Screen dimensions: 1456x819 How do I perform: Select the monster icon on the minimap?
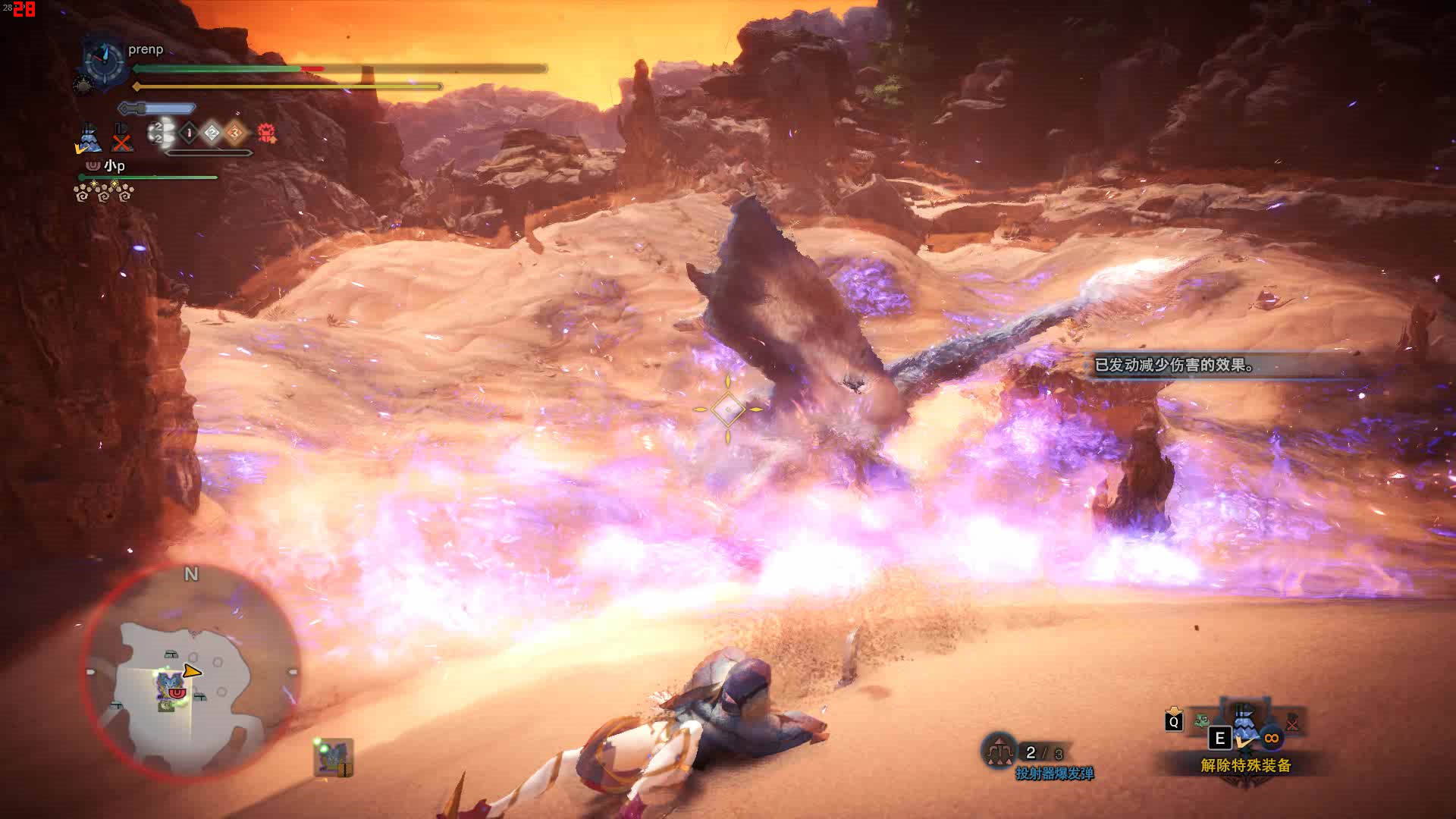(x=168, y=683)
